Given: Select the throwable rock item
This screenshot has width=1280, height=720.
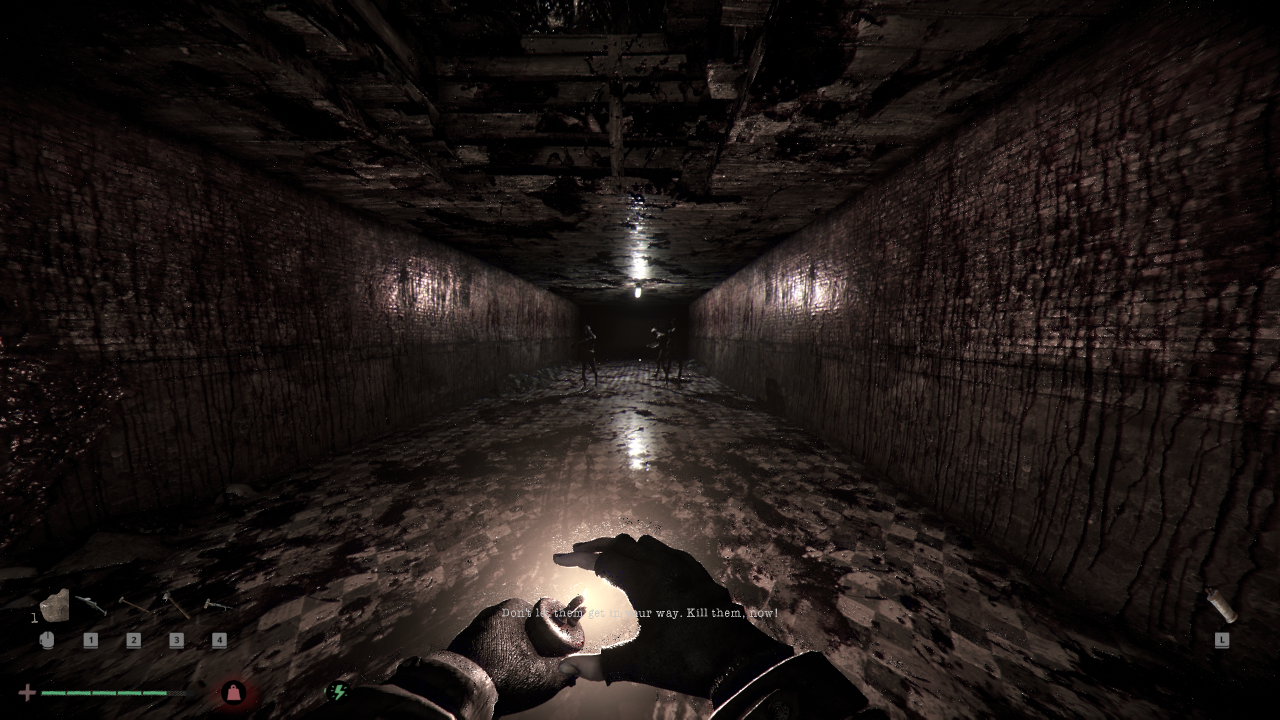Looking at the screenshot, I should tap(54, 605).
